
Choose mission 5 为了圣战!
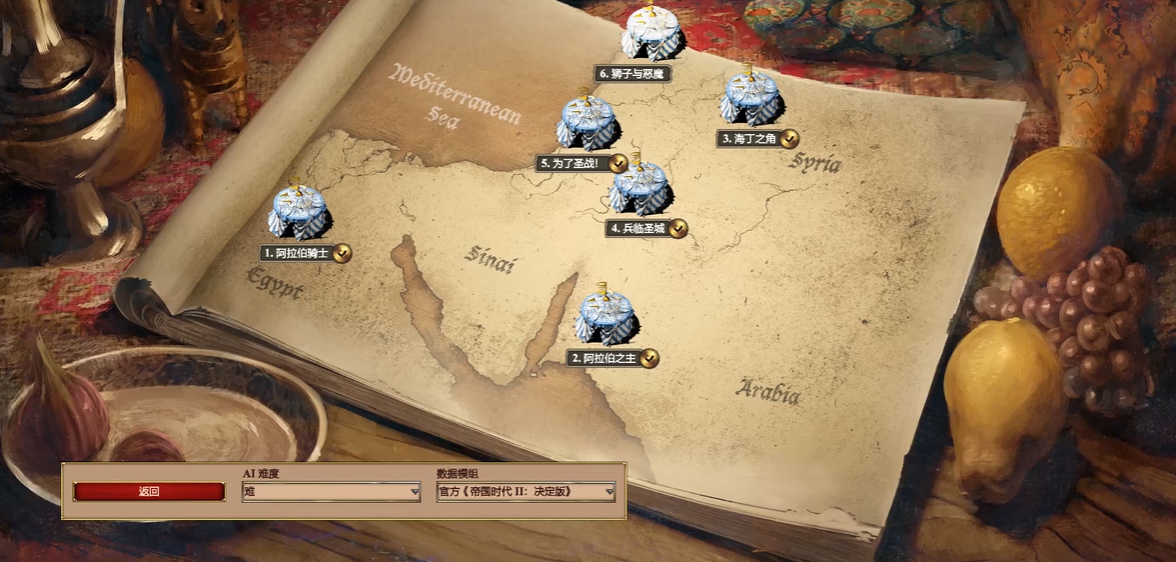coord(587,123)
